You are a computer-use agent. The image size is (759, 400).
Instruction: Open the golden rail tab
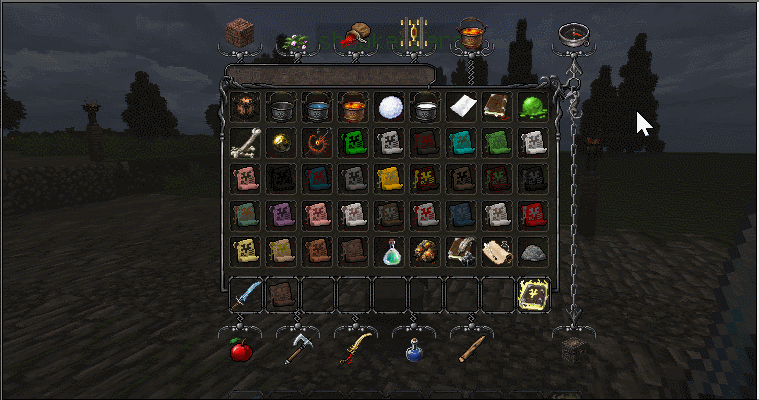(x=413, y=34)
